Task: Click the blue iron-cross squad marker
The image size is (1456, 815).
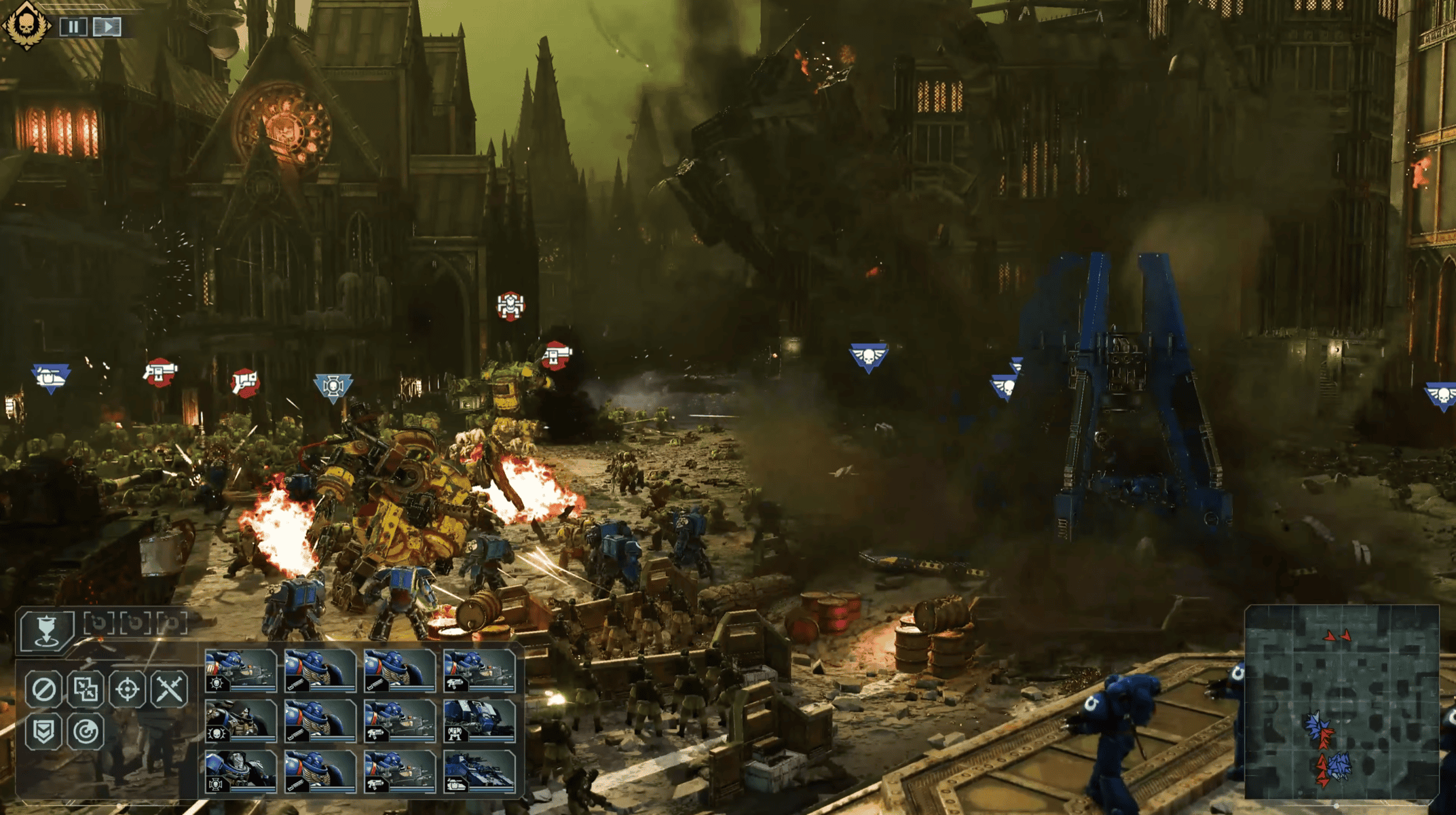Action: coord(333,387)
